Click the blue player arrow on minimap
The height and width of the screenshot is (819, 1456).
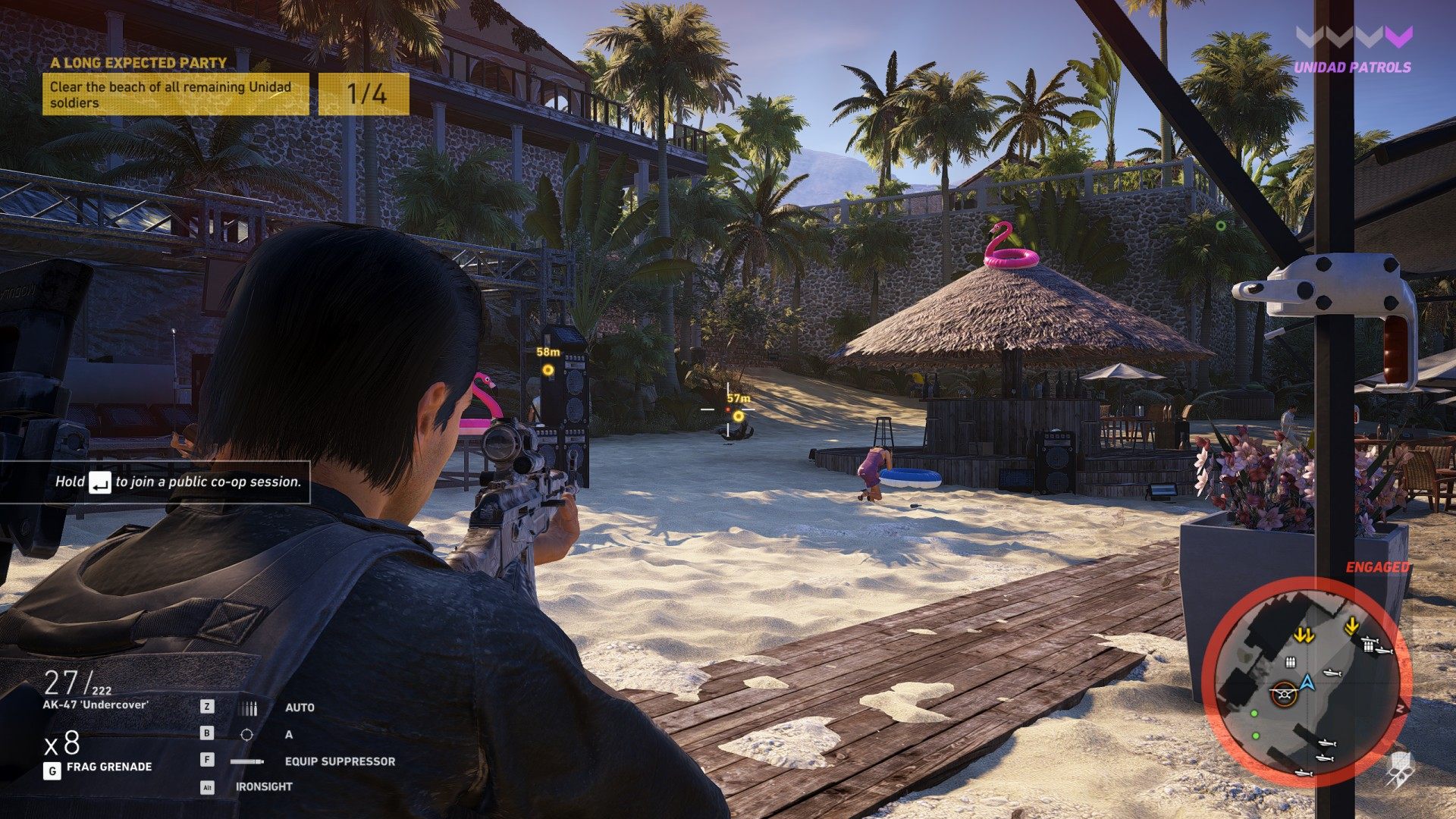click(1307, 682)
